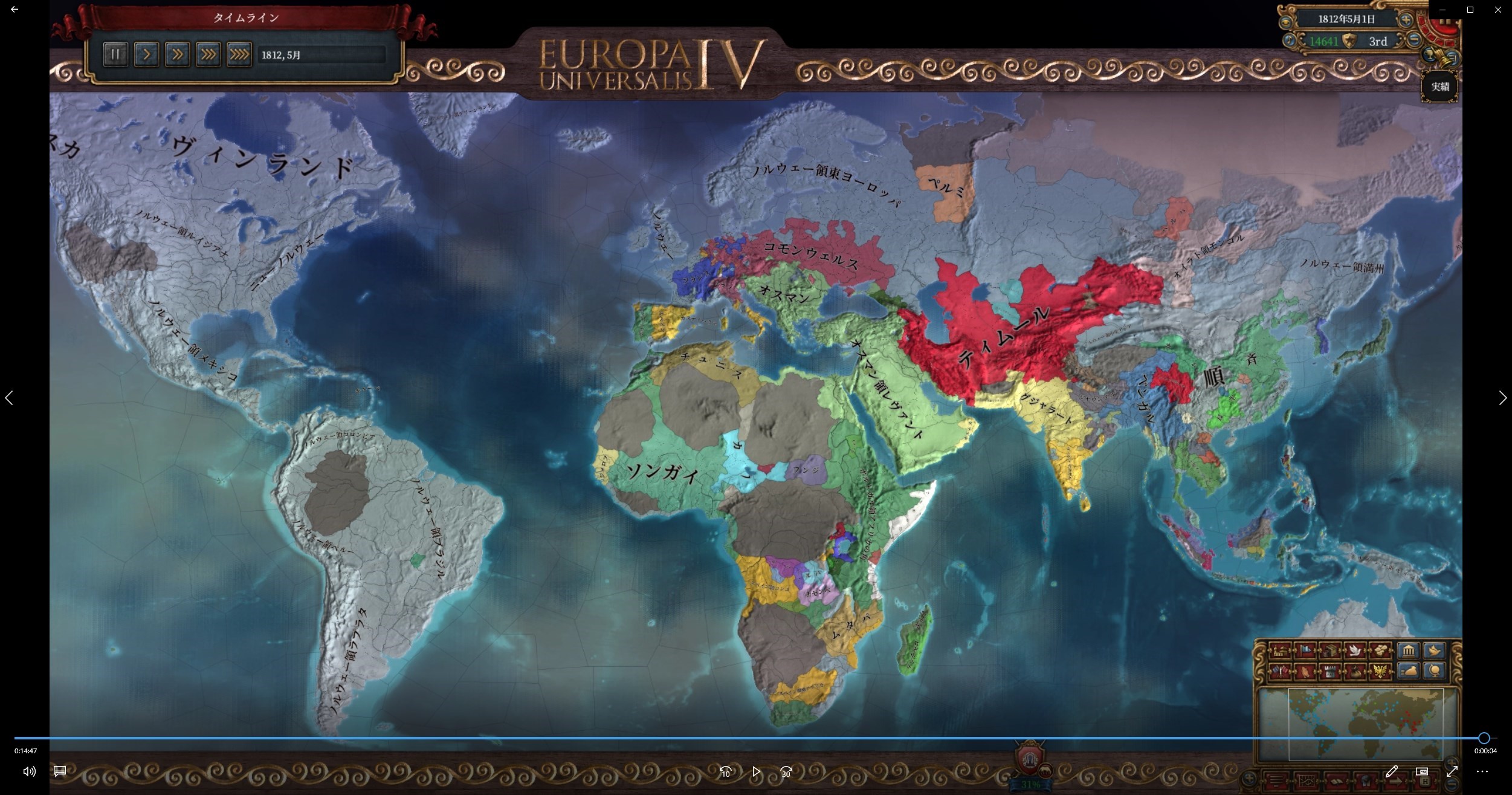
Task: Toggle video mute with the speaker icon
Action: [x=28, y=772]
